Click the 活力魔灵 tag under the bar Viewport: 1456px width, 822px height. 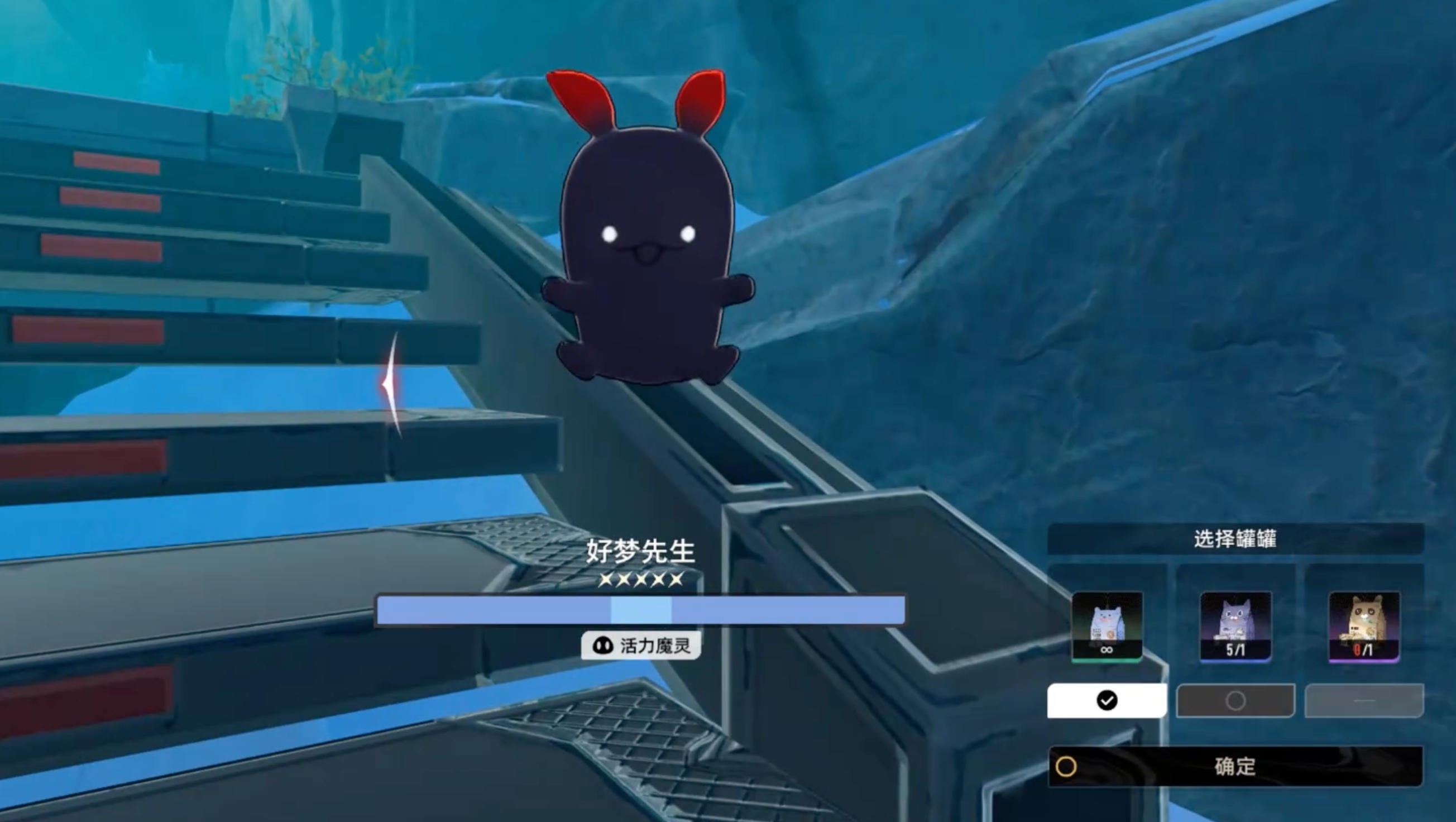coord(641,645)
